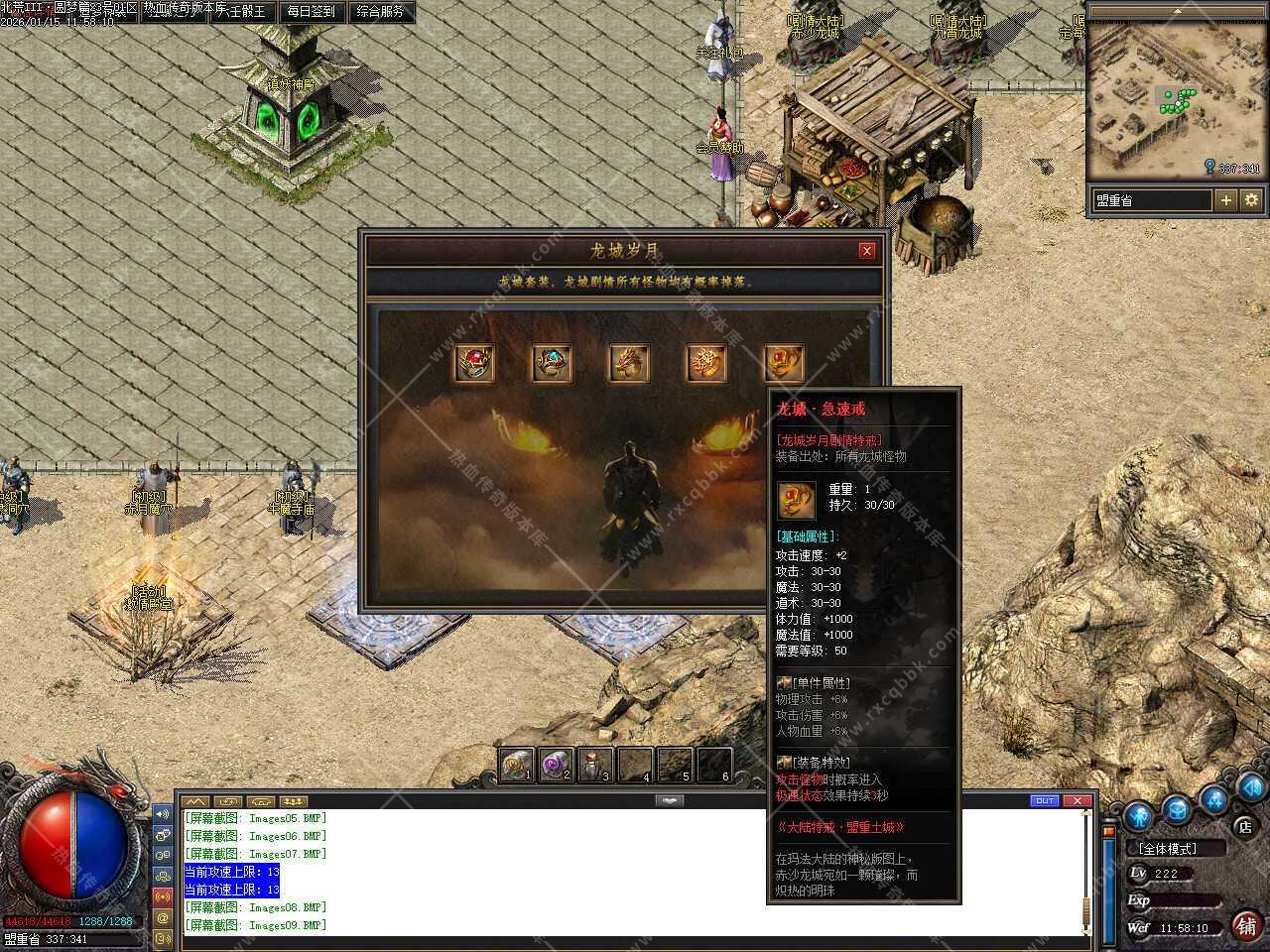The width and height of the screenshot is (1270, 952).
Task: Toggle the sound speaker icon beside chat
Action: pos(163,814)
